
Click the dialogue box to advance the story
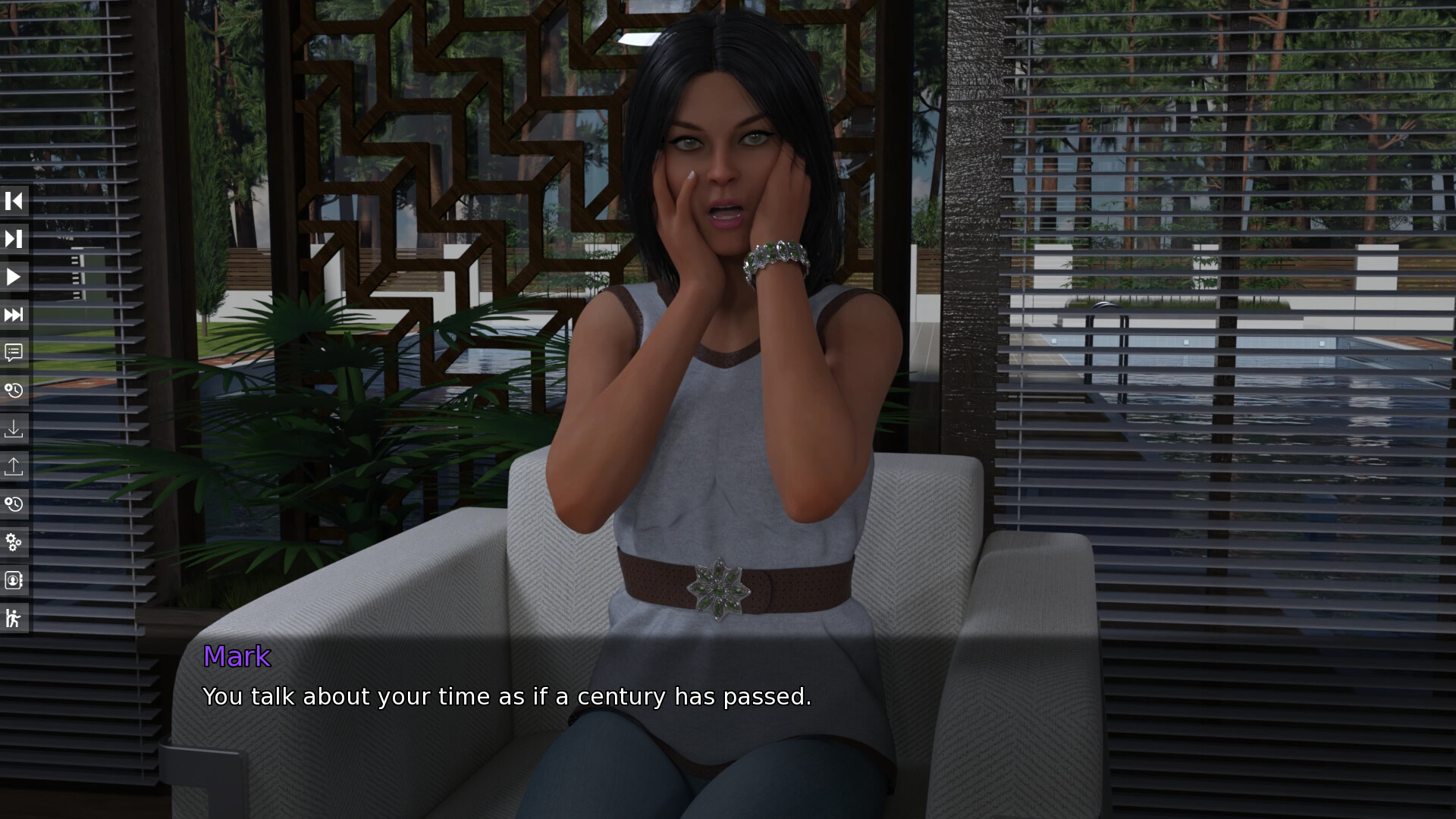point(728,720)
